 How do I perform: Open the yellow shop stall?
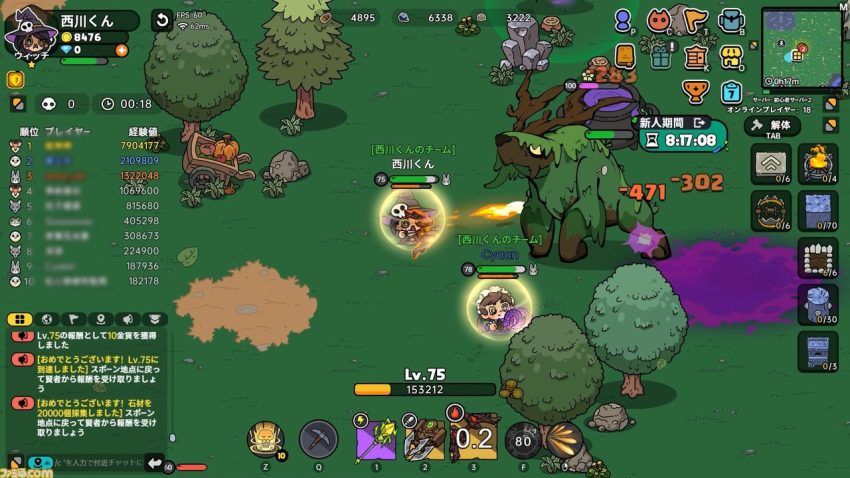point(732,56)
